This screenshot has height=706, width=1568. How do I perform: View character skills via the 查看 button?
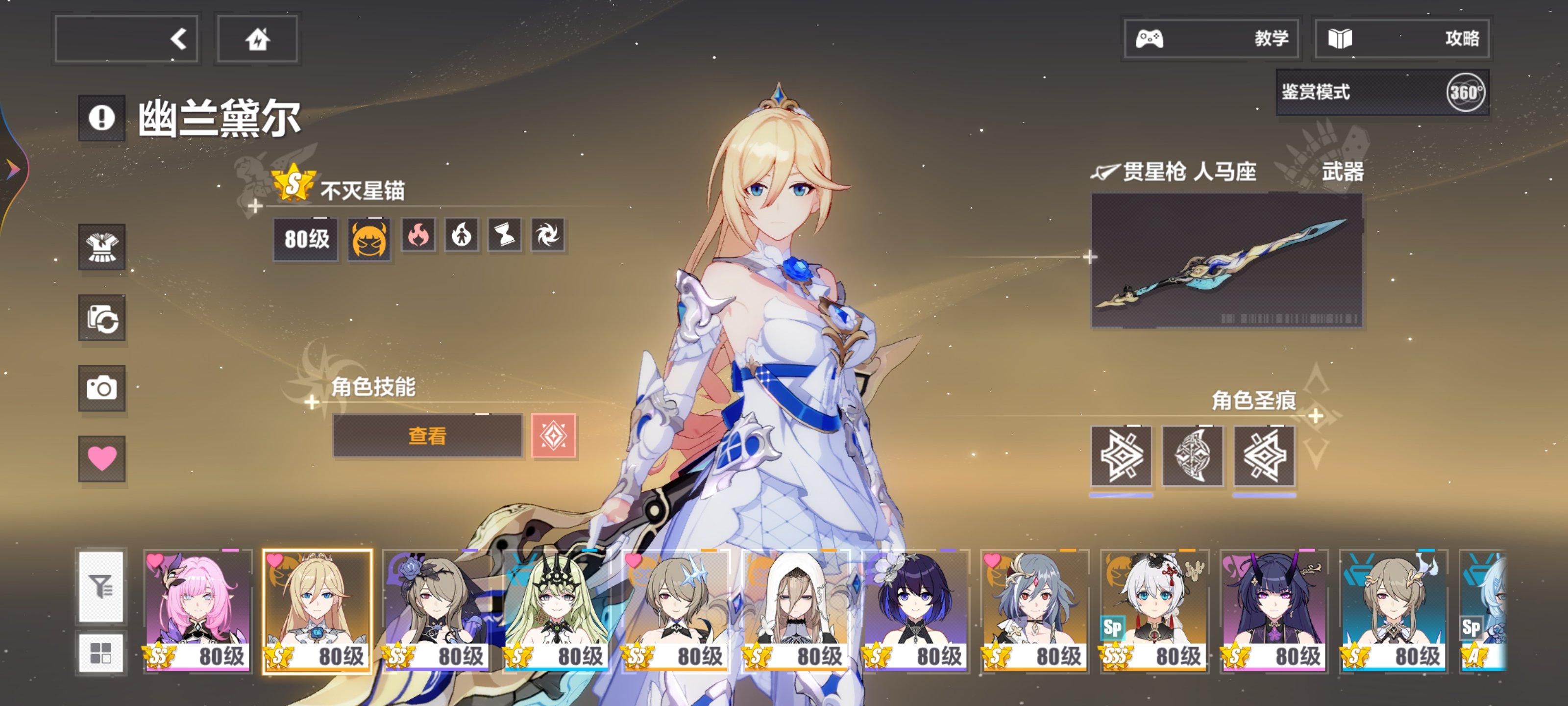(x=427, y=435)
